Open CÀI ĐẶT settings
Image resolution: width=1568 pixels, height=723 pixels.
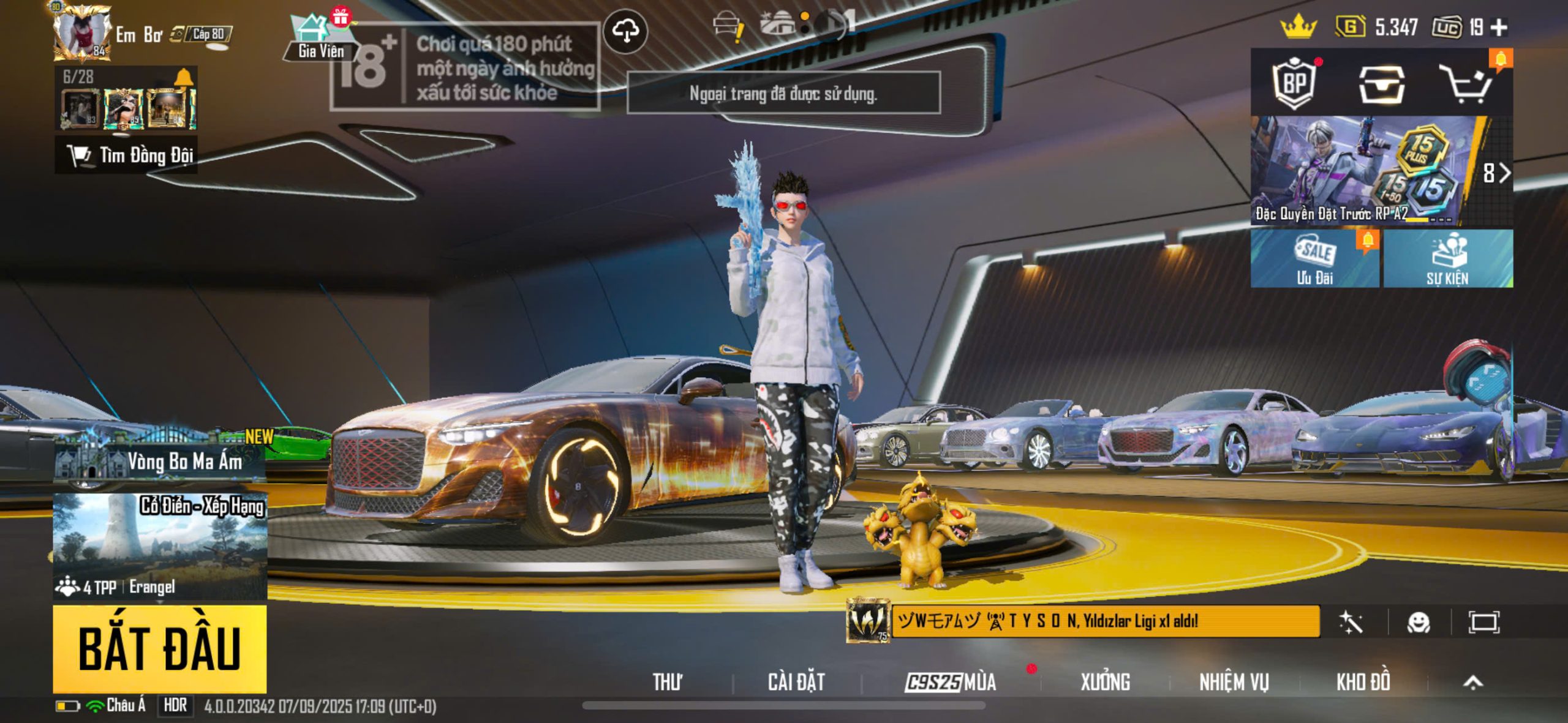pos(796,681)
